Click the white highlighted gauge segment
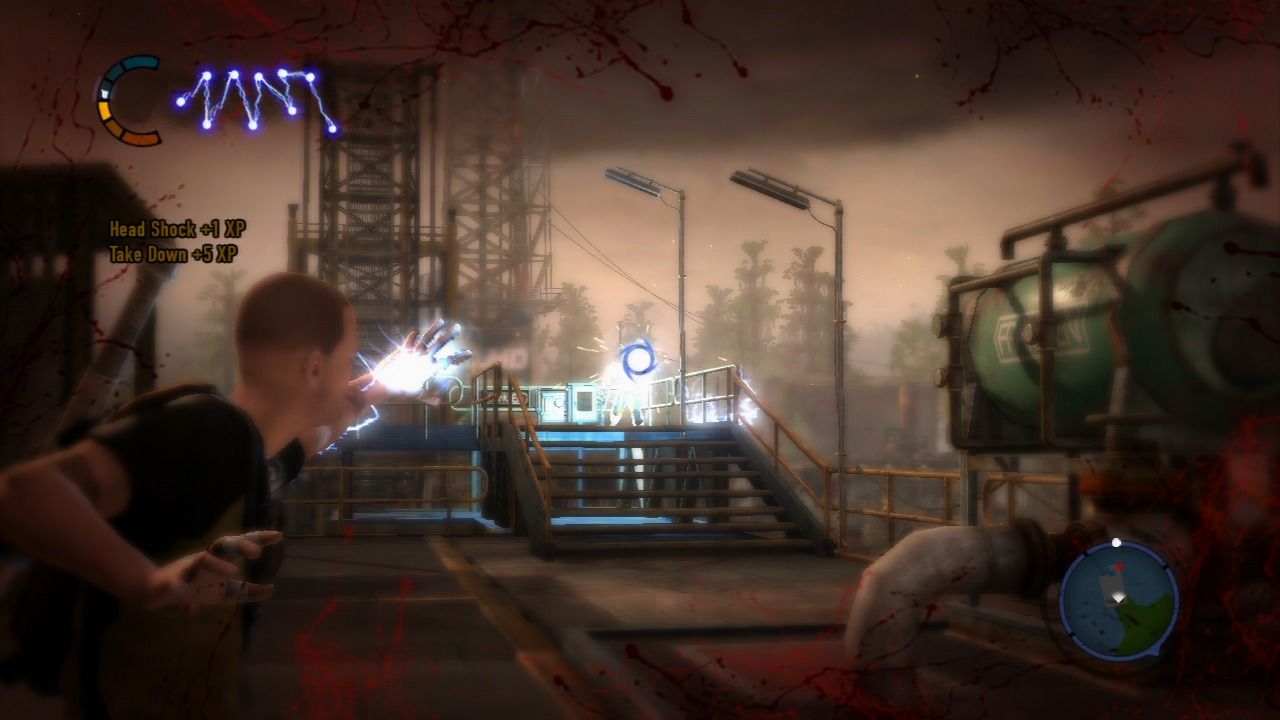1280x720 pixels. coord(103,93)
